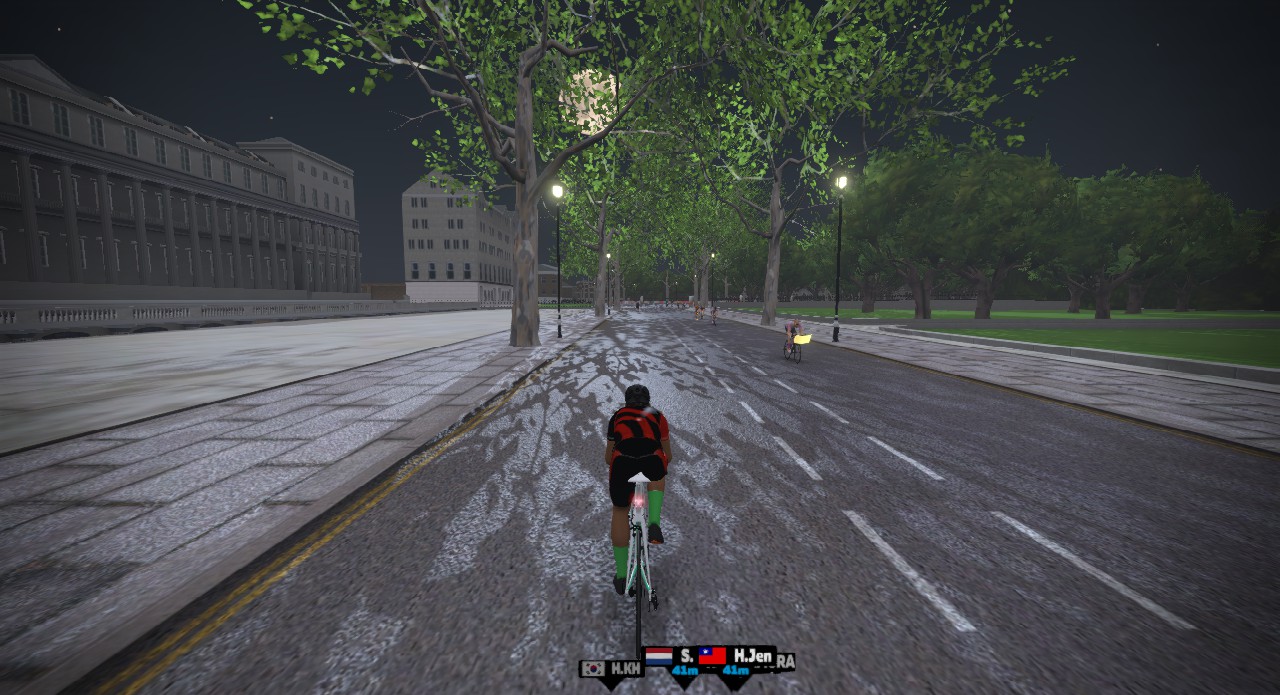Select rider H.Jen's name tag
This screenshot has height=695, width=1280.
tap(737, 657)
